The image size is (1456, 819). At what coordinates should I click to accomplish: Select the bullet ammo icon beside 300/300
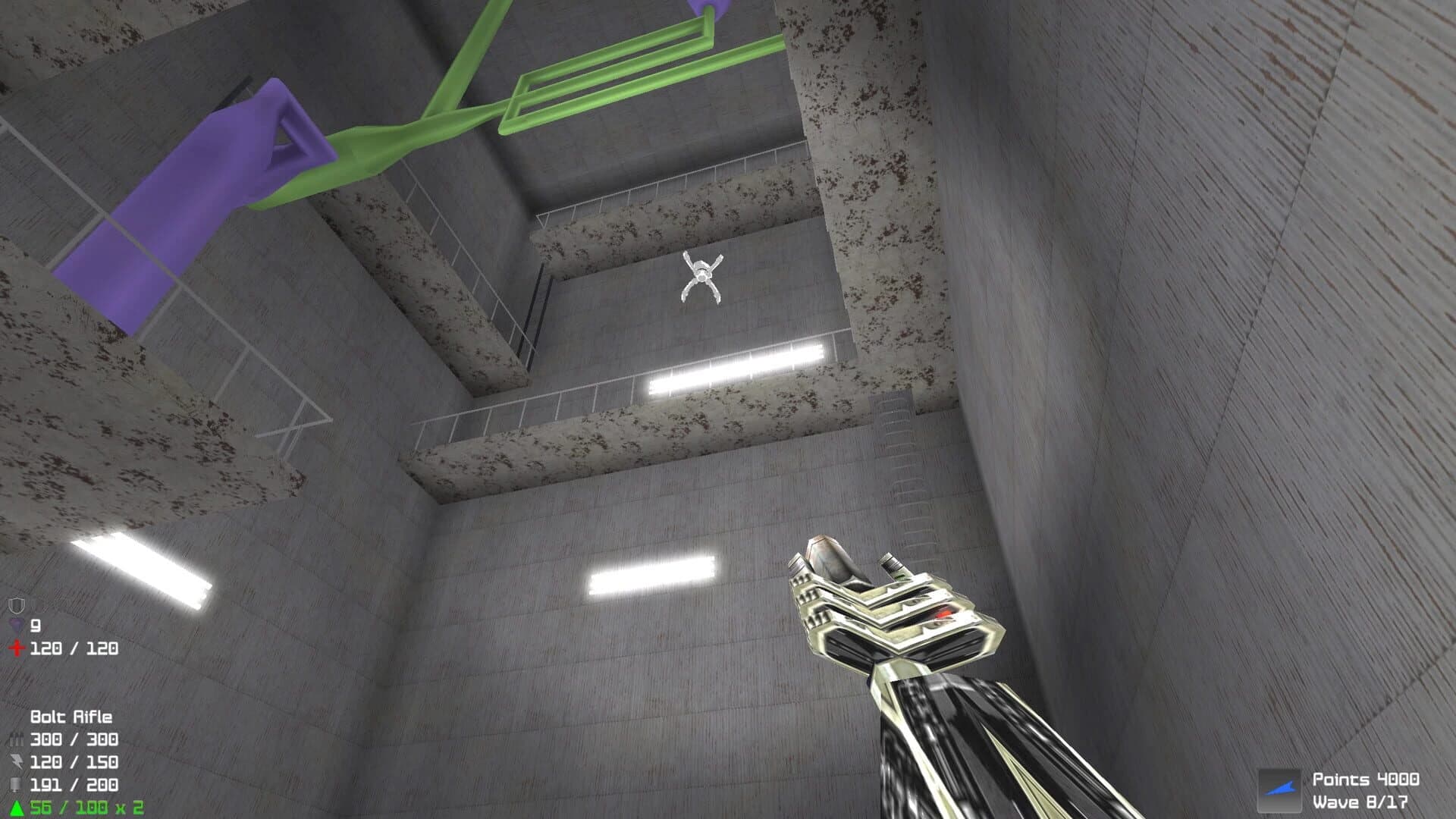tap(16, 738)
